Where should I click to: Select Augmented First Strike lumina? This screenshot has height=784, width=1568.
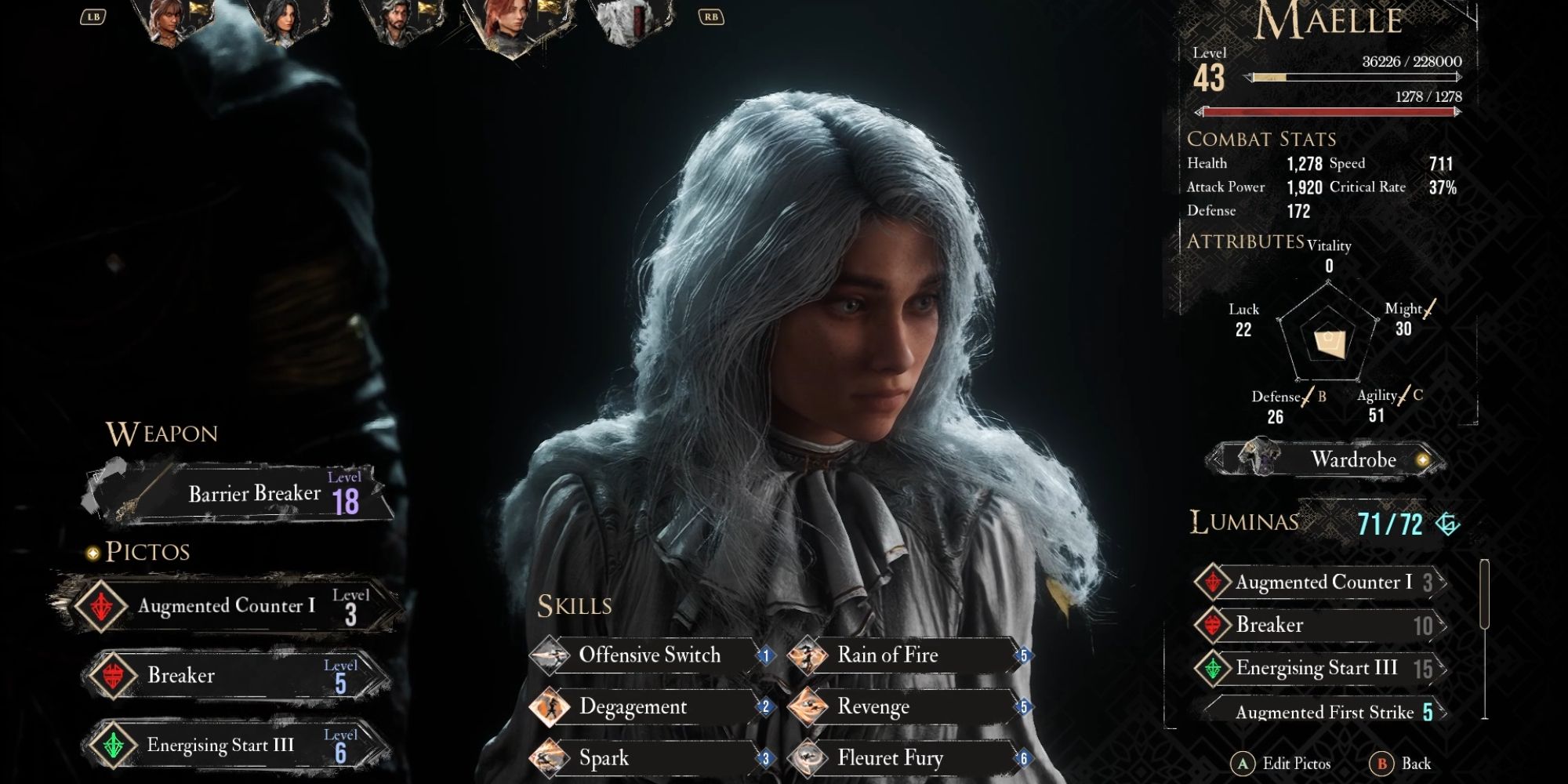pos(1325,712)
